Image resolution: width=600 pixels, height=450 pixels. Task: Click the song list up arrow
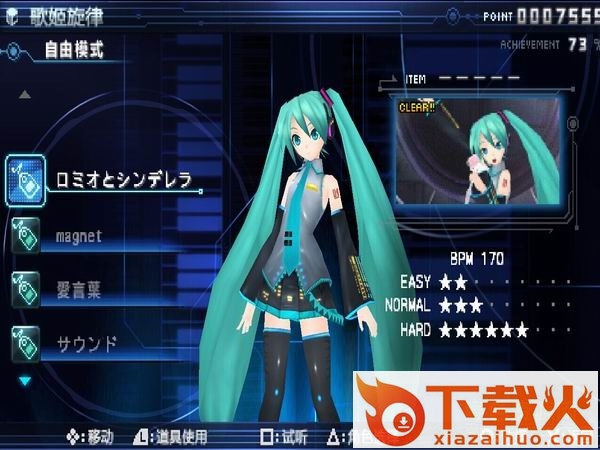click(25, 95)
